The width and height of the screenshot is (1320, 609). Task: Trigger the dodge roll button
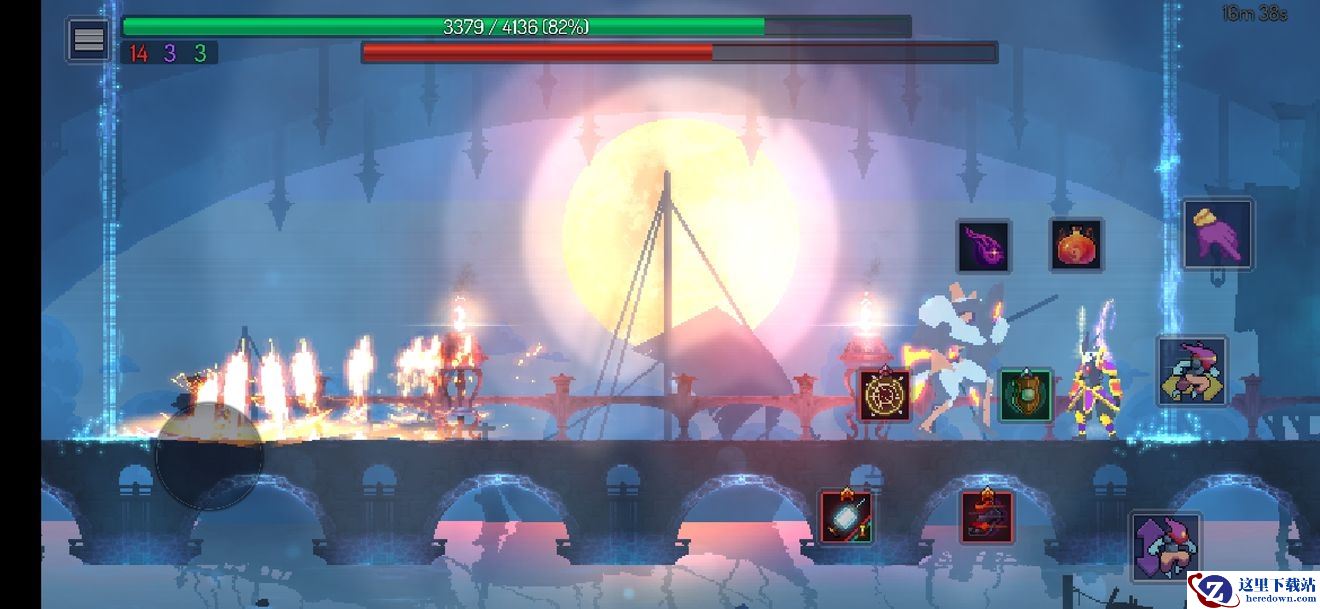click(1192, 372)
